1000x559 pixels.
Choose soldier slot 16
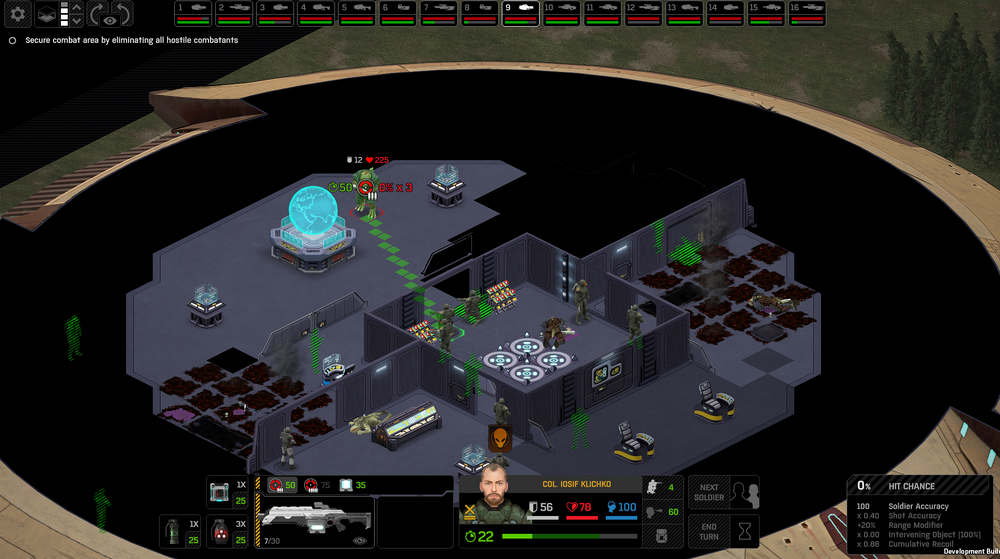click(807, 13)
